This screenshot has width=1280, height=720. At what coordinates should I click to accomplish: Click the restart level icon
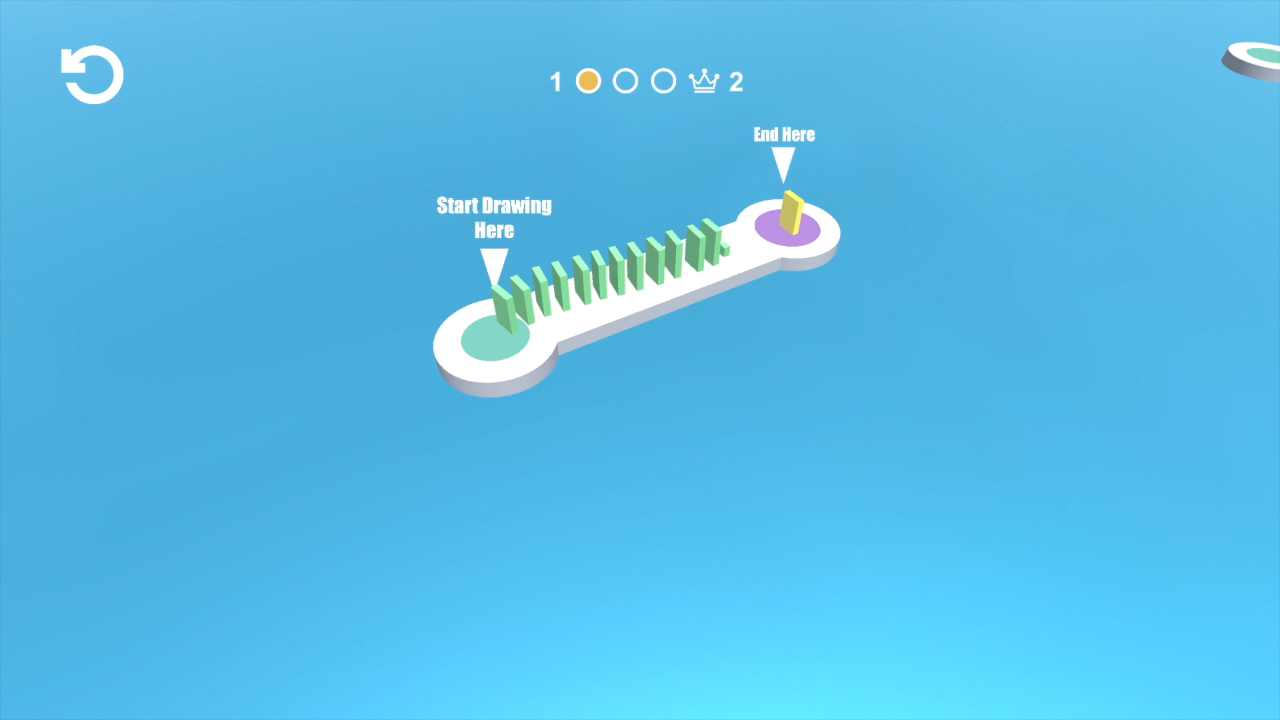(91, 75)
